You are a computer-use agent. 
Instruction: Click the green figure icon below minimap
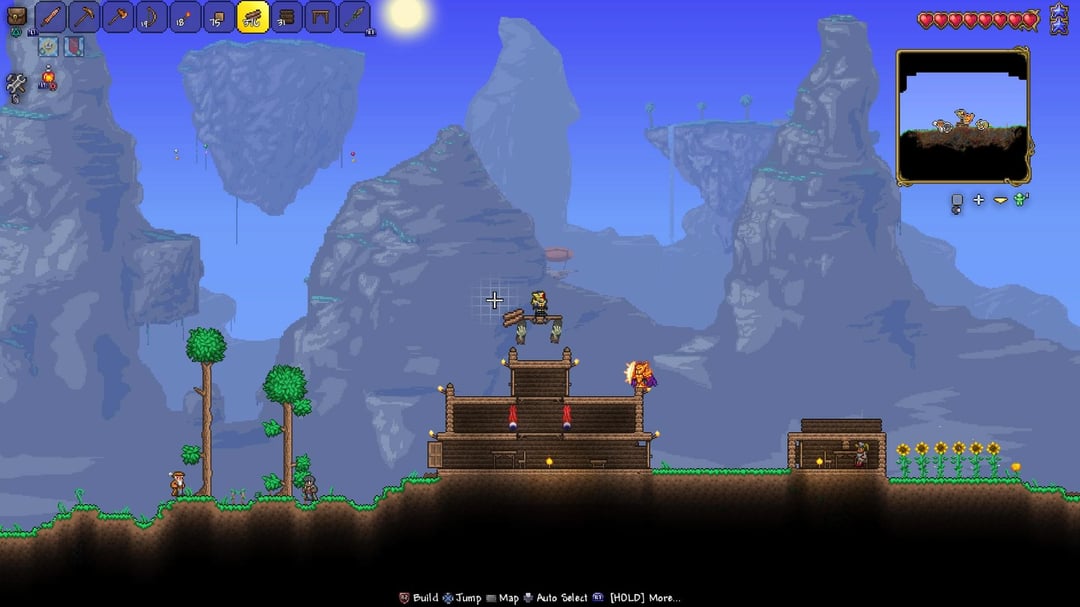1020,200
